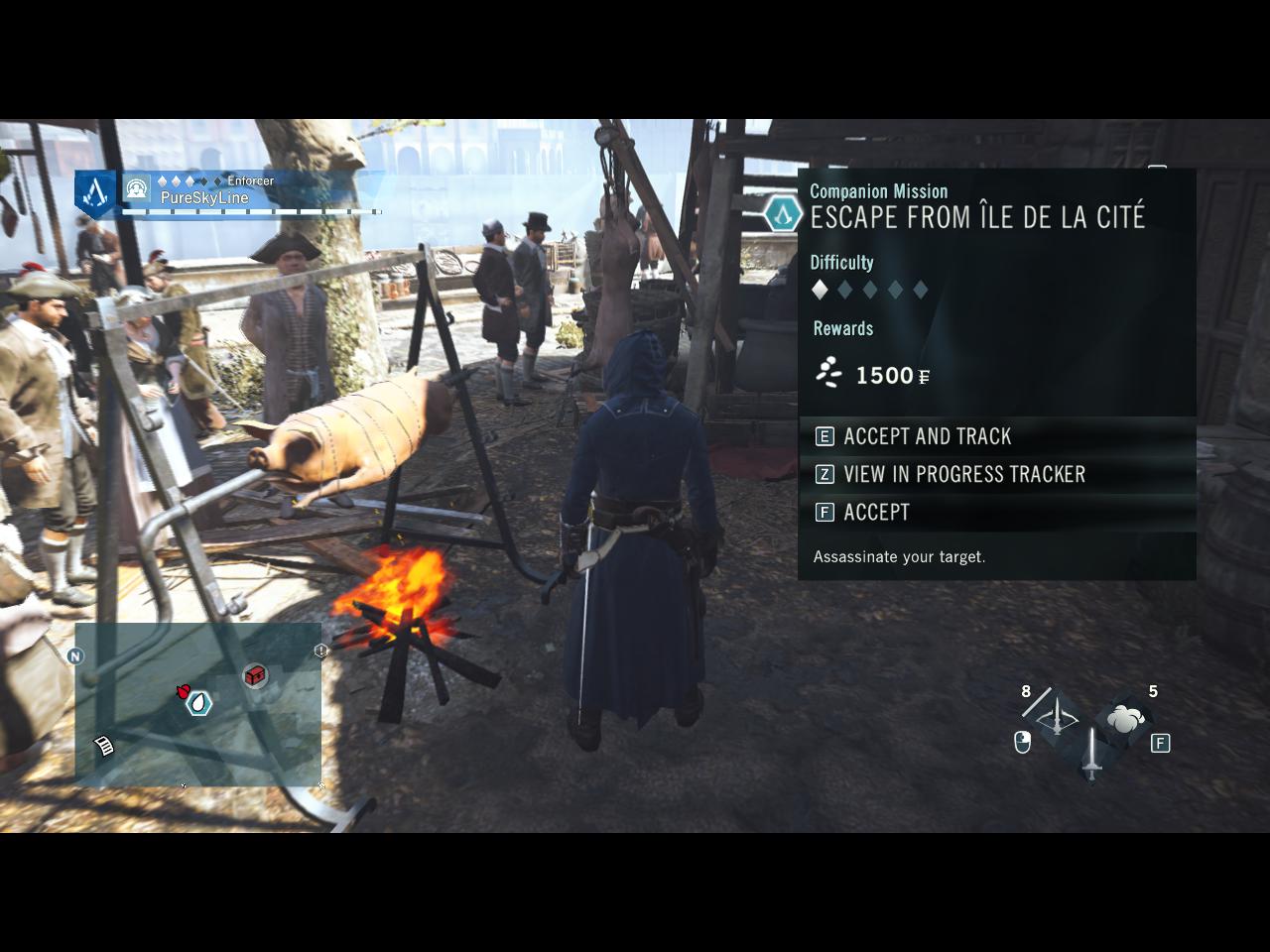1270x952 pixels.
Task: Select the hexagonal mission marker on minimap
Action: point(199,703)
